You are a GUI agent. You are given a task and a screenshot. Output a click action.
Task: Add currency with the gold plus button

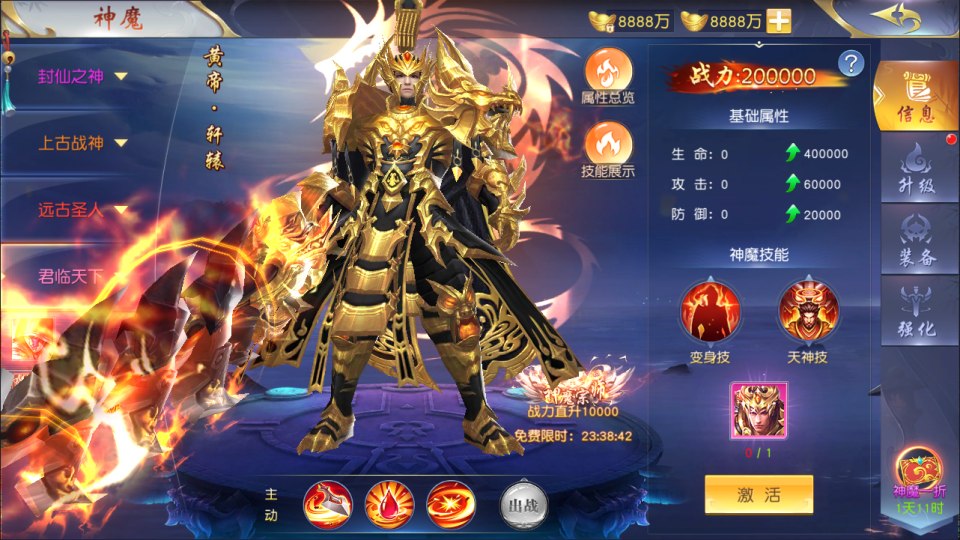(778, 20)
